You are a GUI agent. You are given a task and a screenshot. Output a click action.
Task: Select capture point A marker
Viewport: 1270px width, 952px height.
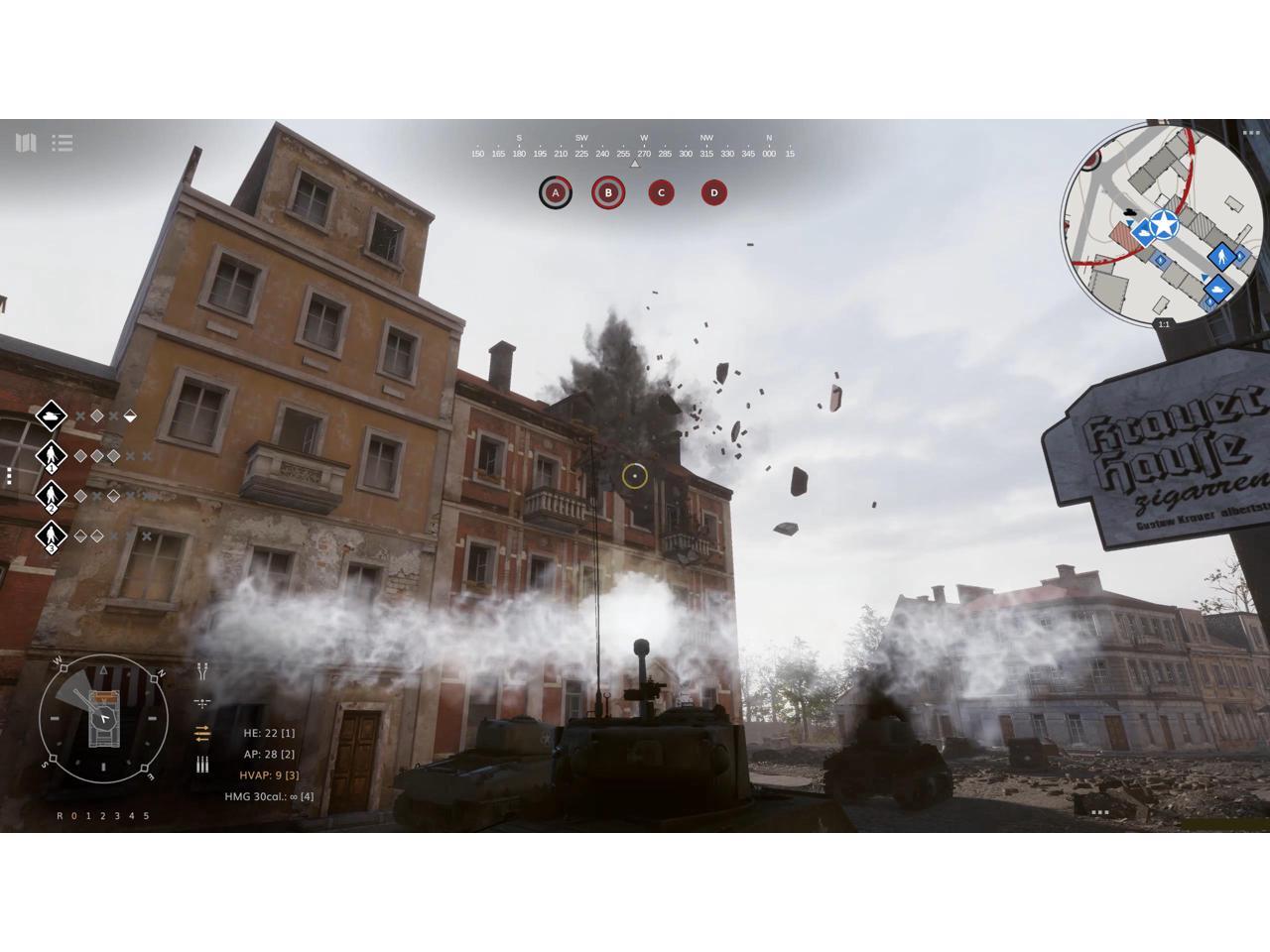(x=556, y=192)
